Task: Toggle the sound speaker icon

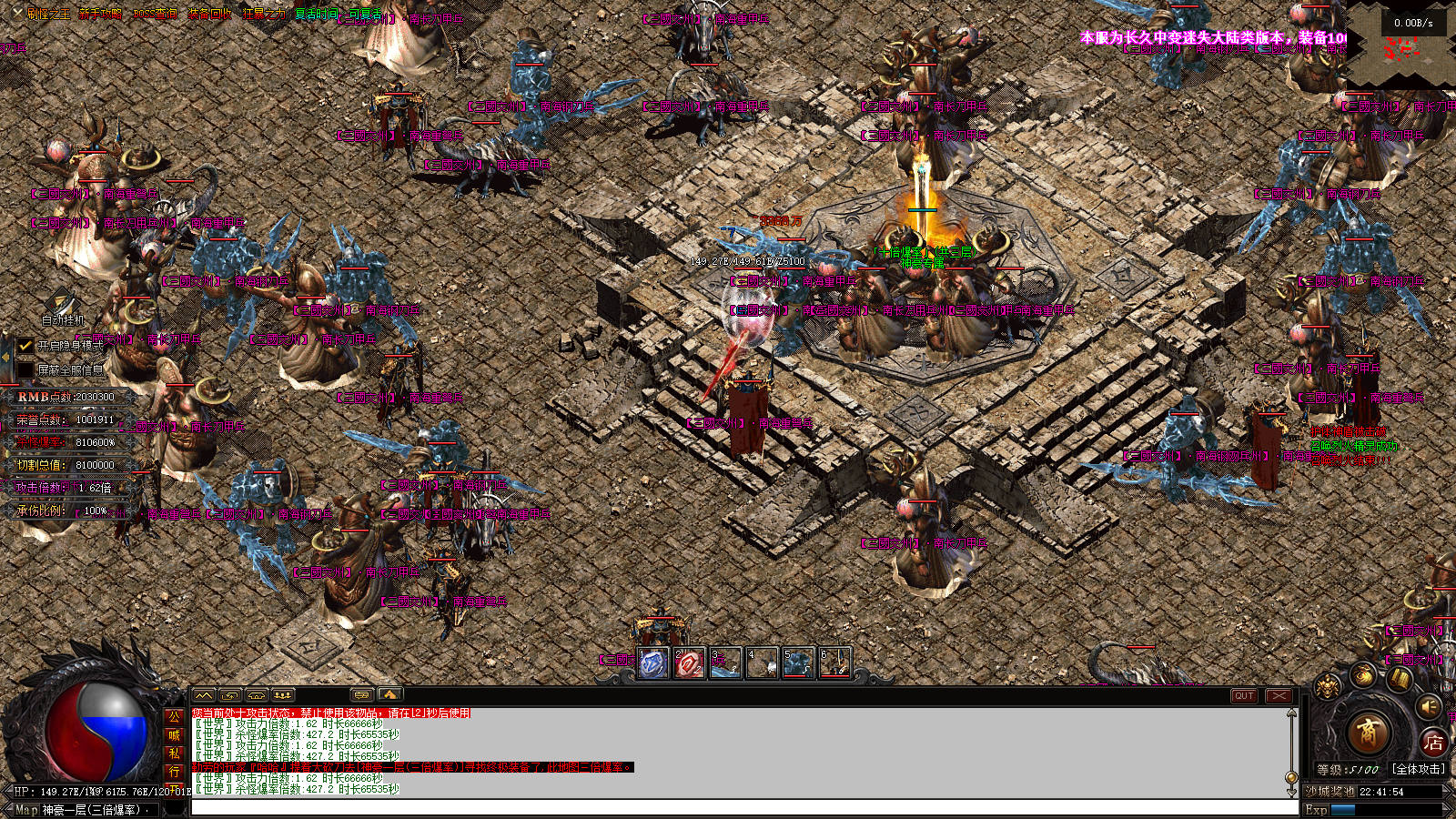Action: 1429,706
